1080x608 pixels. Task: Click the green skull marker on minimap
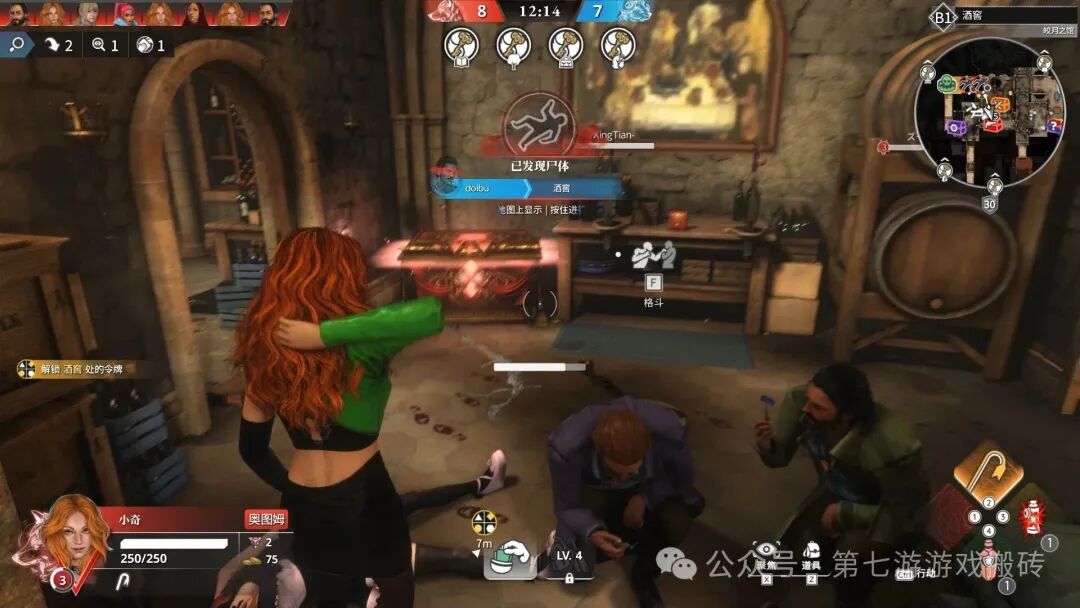(946, 82)
